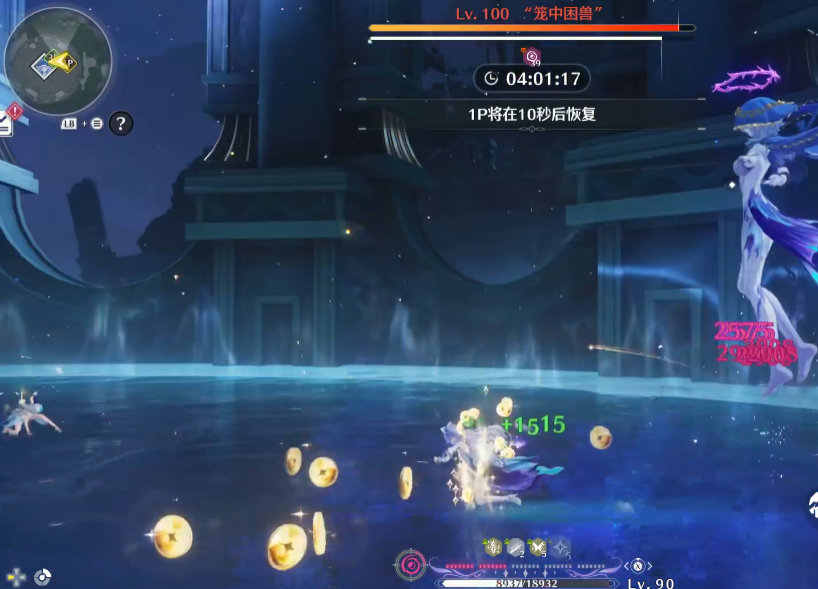818x589 pixels.
Task: Click the boss debuff icon under health bar
Action: point(532,57)
